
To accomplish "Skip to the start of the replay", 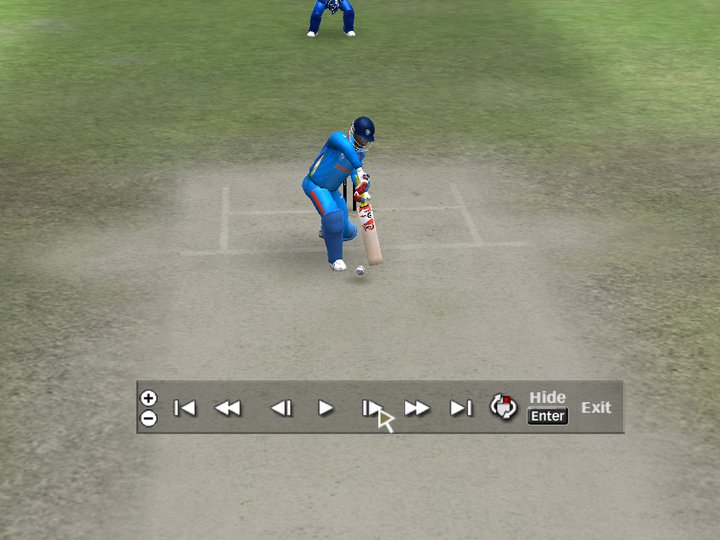I will 185,408.
